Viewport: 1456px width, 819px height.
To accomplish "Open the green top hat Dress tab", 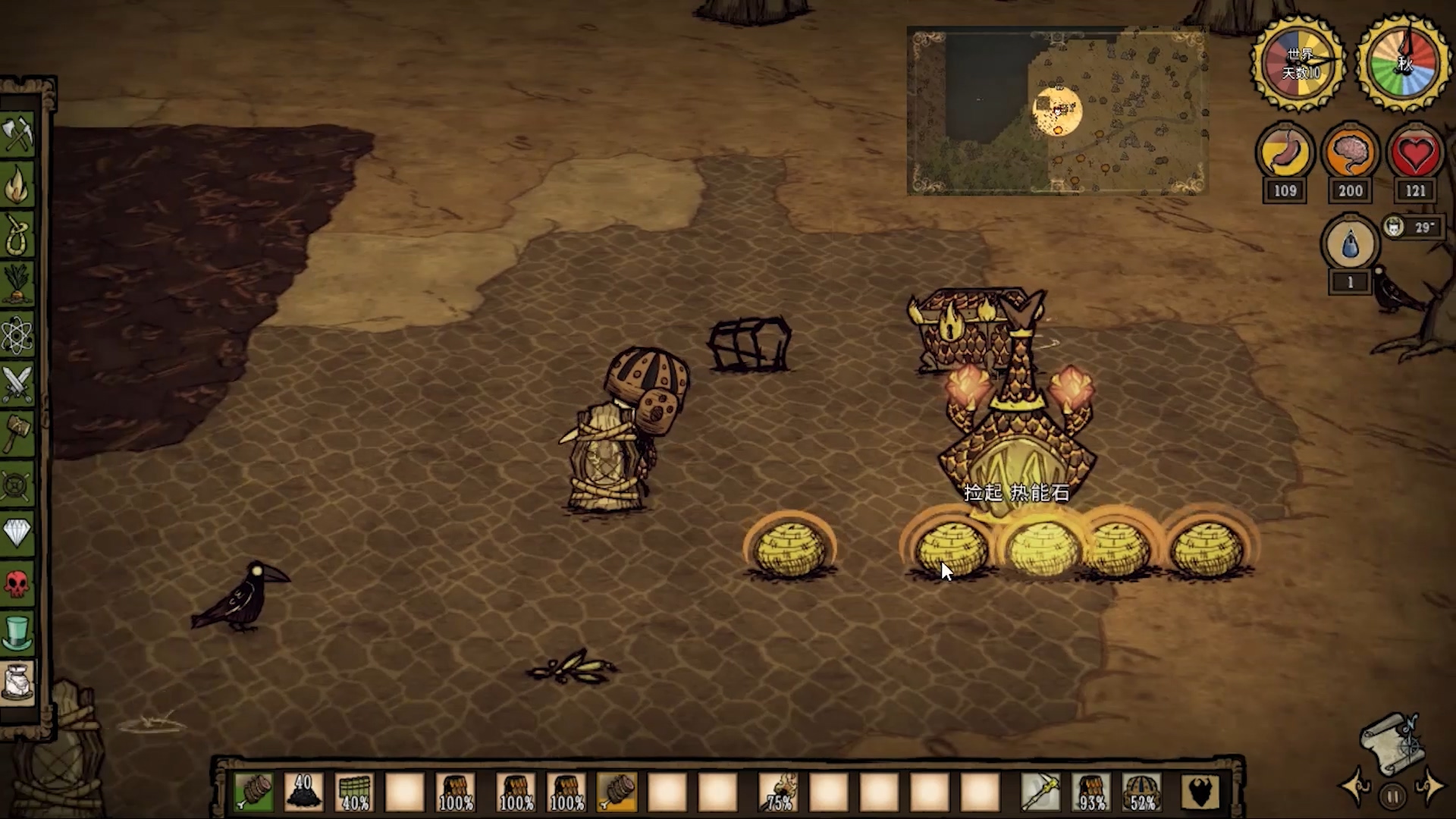I will (17, 632).
